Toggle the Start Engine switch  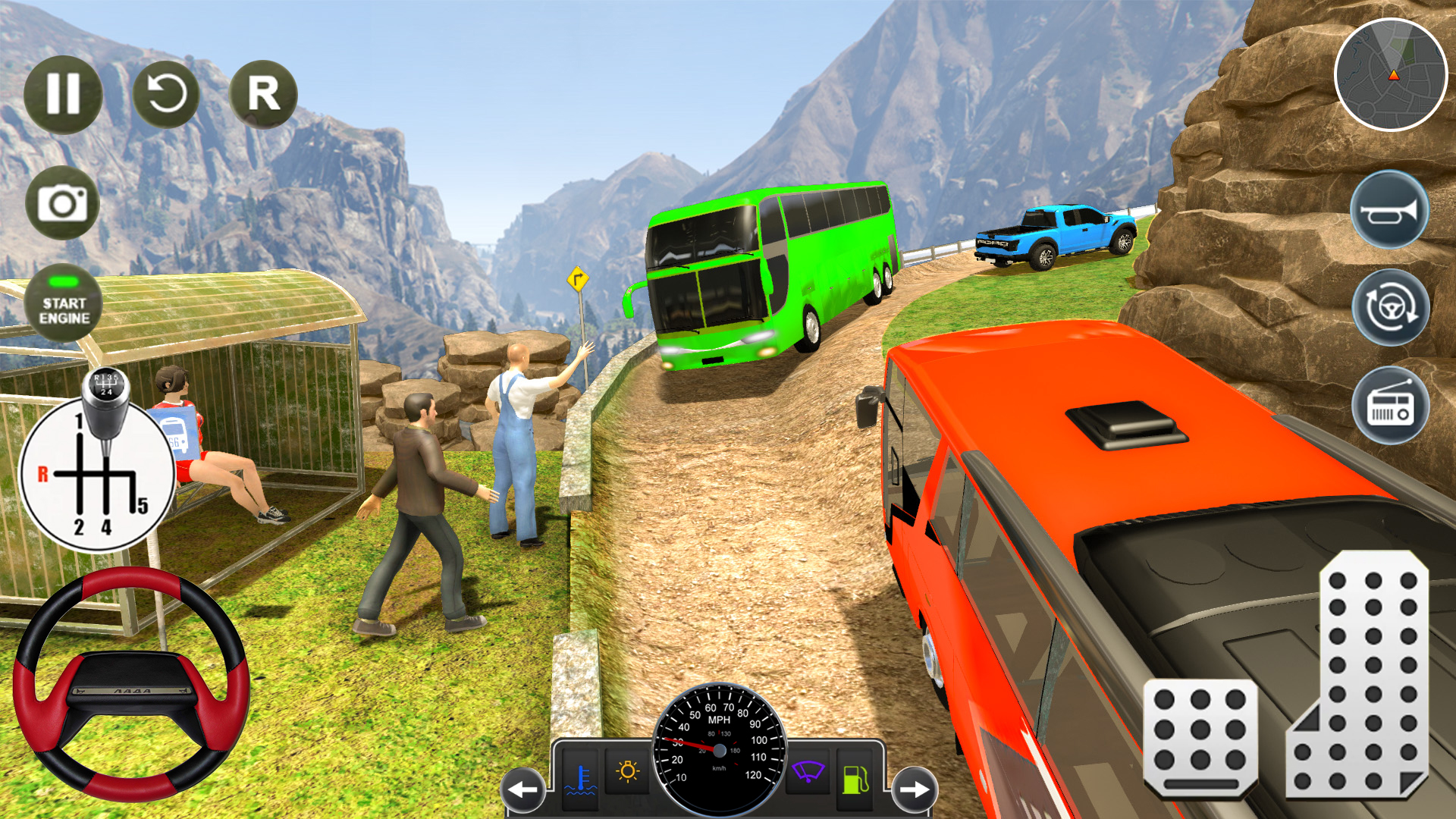(x=64, y=302)
